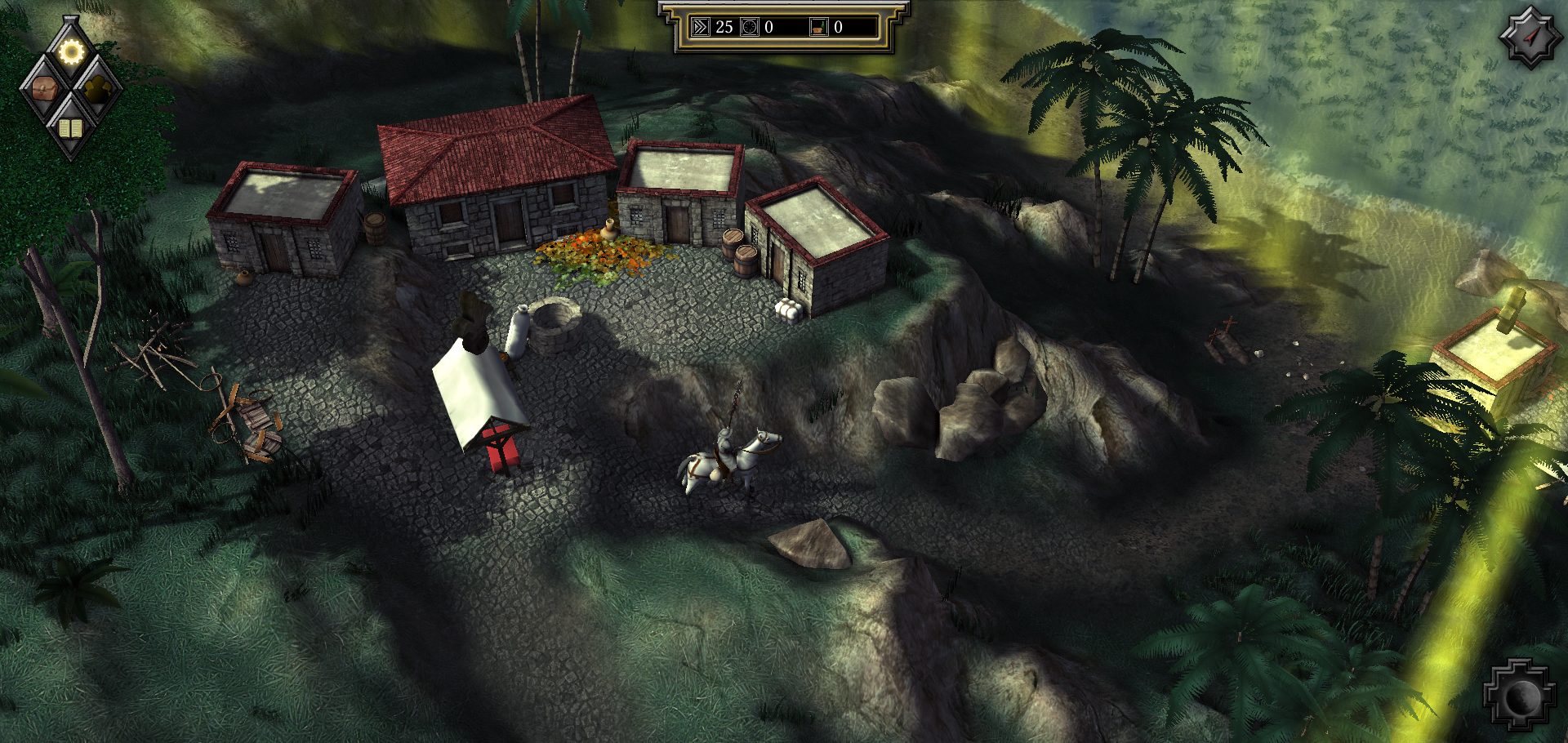Open the inventory chest icon
Viewport: 1568px width, 743px height.
tap(45, 89)
